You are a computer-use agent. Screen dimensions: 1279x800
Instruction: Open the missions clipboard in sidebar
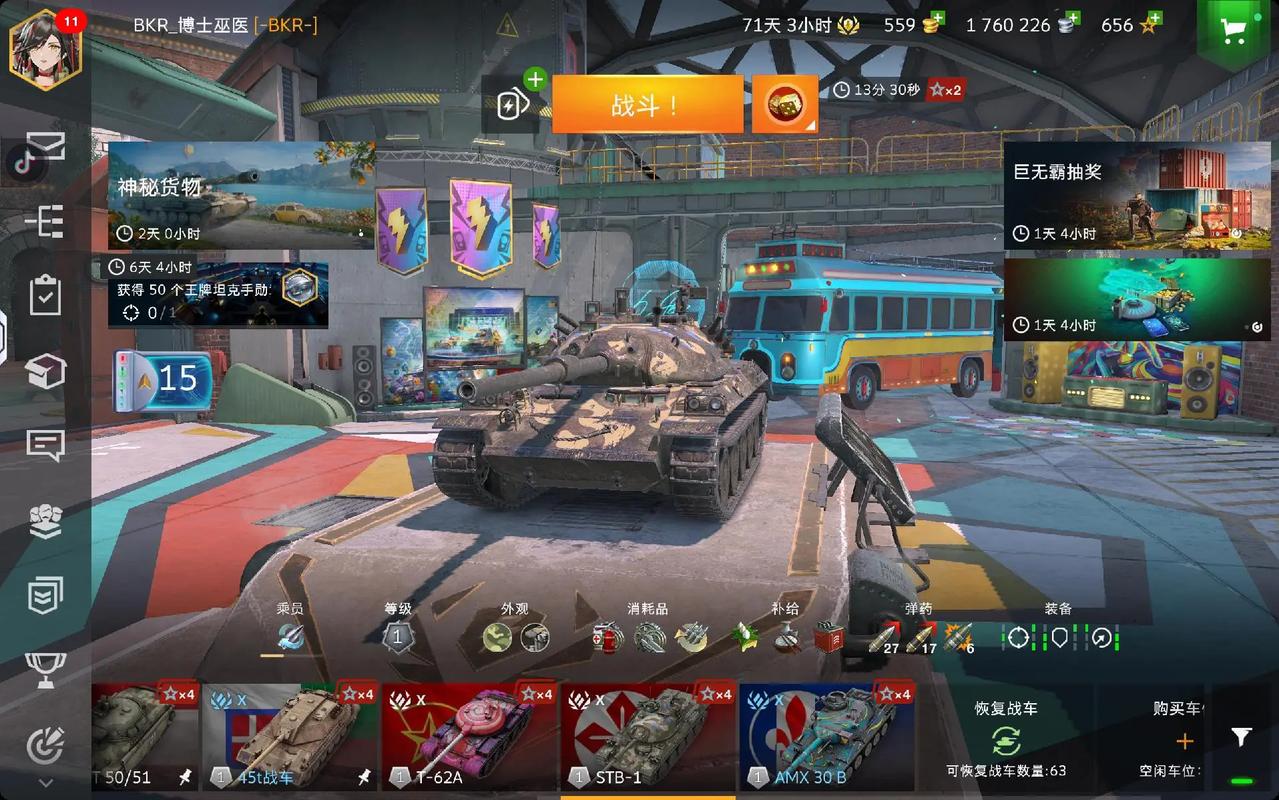point(46,296)
